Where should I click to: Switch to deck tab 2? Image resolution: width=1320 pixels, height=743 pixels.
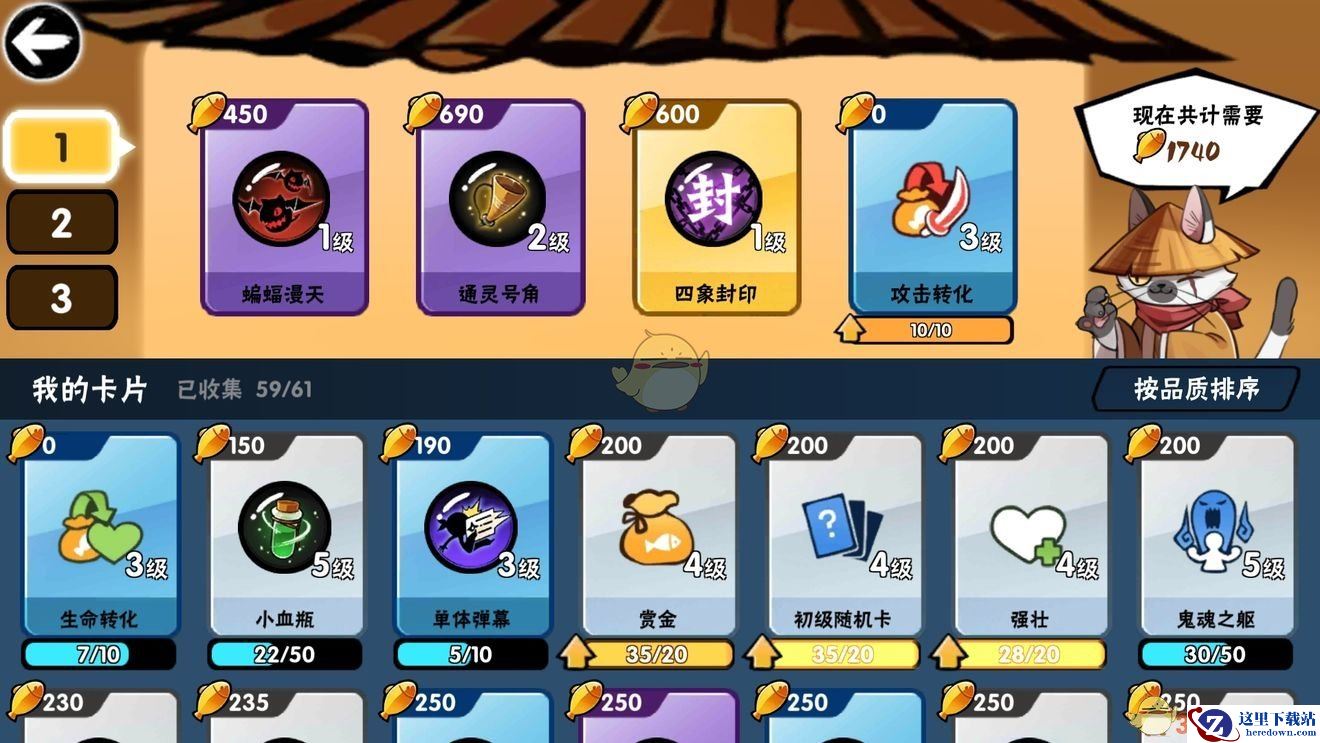61,222
